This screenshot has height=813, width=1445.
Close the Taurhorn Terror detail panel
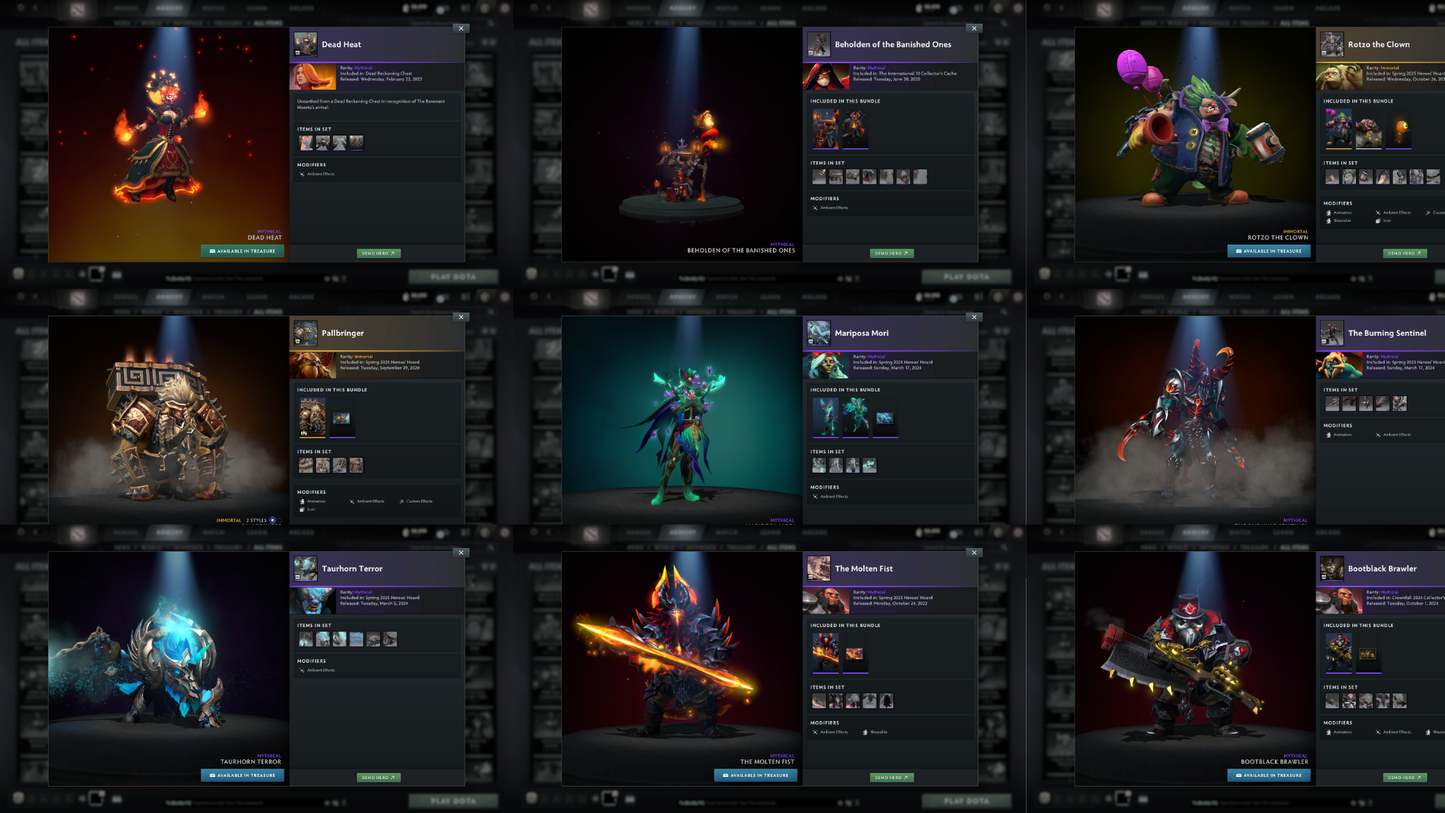pos(462,552)
